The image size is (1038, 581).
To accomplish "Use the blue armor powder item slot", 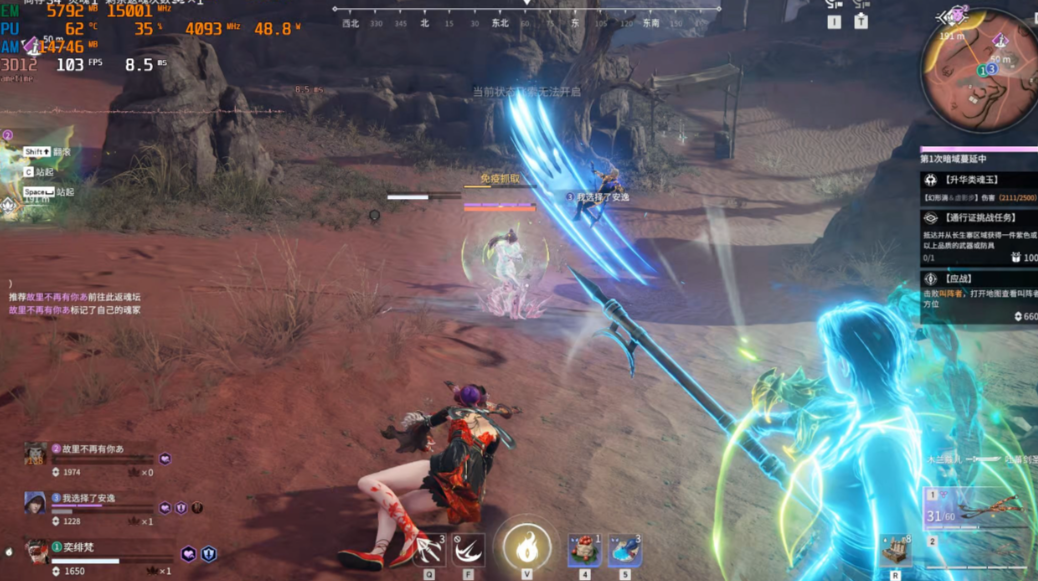I will pos(624,550).
